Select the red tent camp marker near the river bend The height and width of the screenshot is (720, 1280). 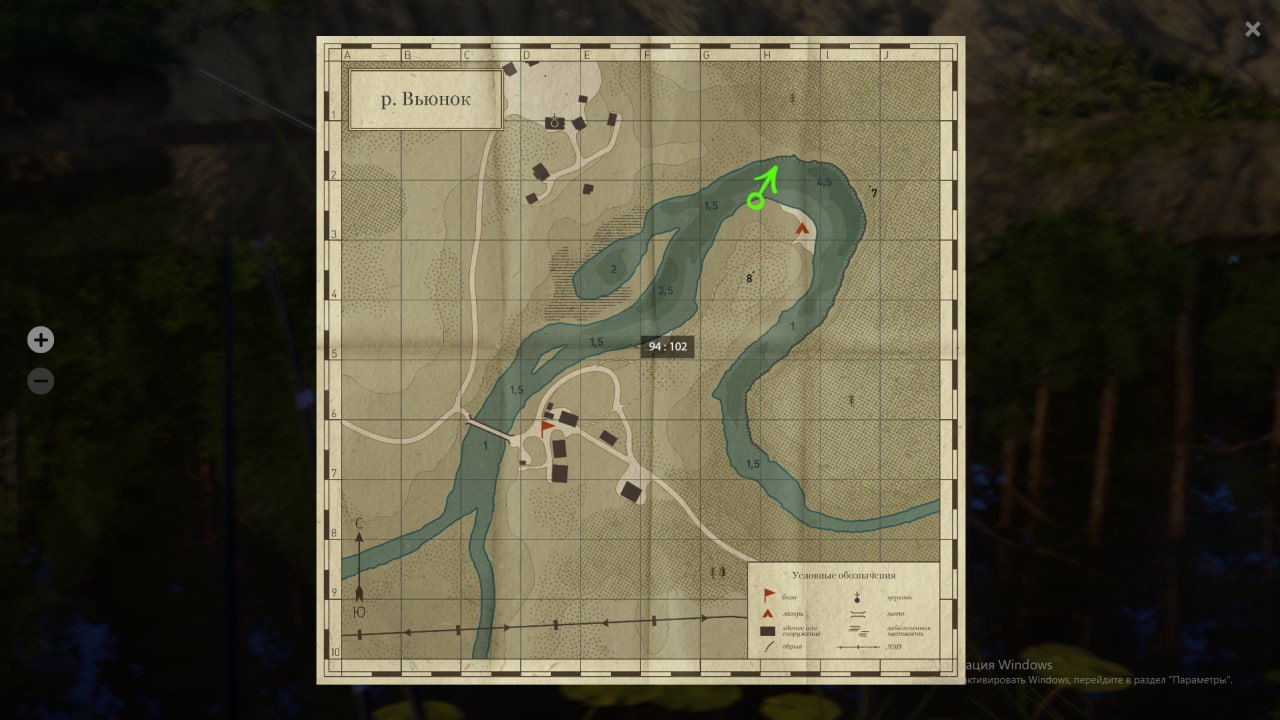click(802, 228)
